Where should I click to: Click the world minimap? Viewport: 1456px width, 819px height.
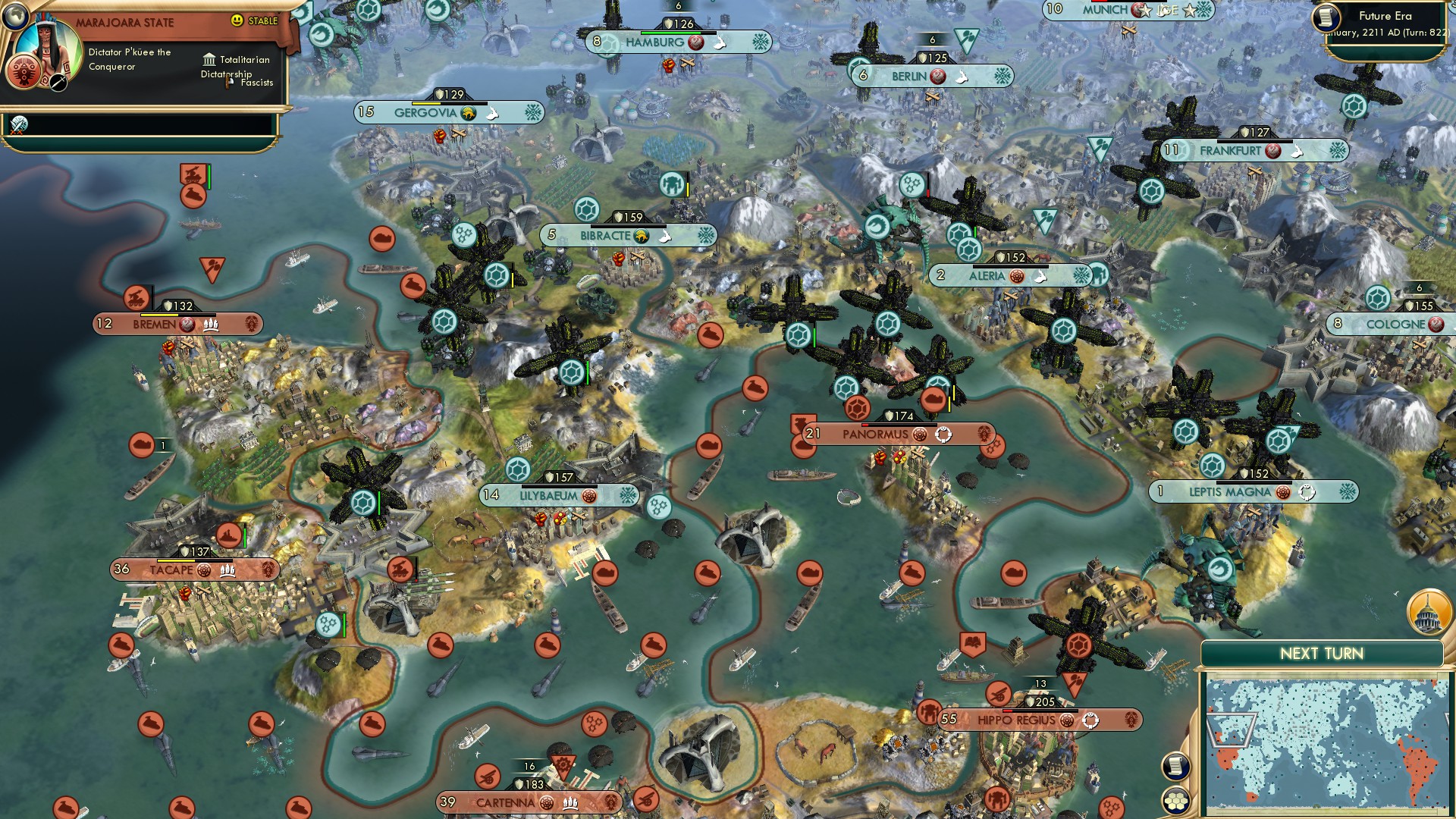point(1326,743)
